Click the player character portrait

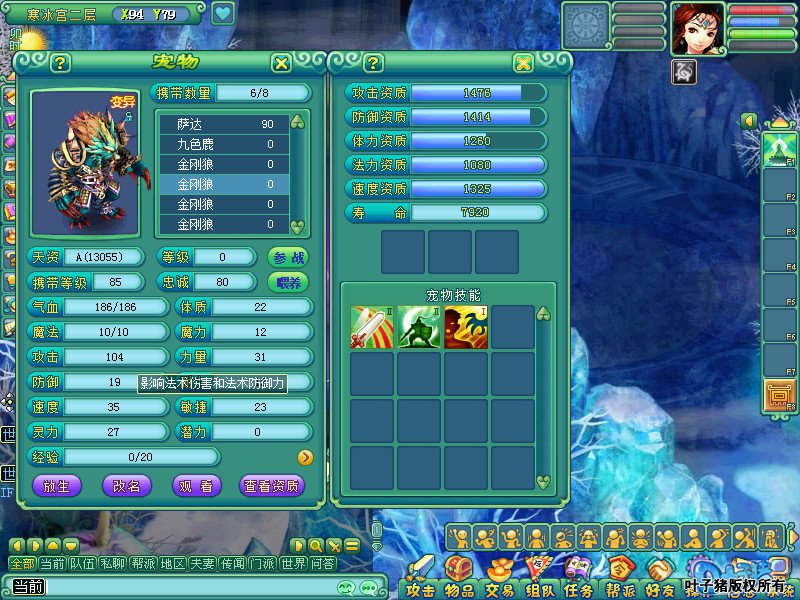click(x=697, y=28)
